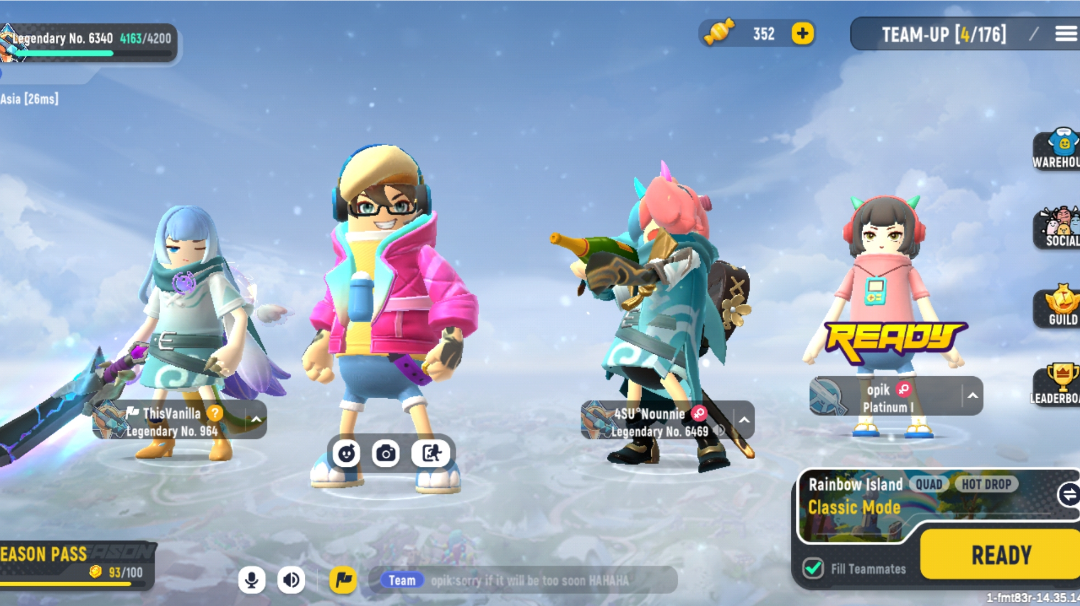Click the yellow flag quick-message button
Screen dimensions: 1080x606
click(342, 579)
